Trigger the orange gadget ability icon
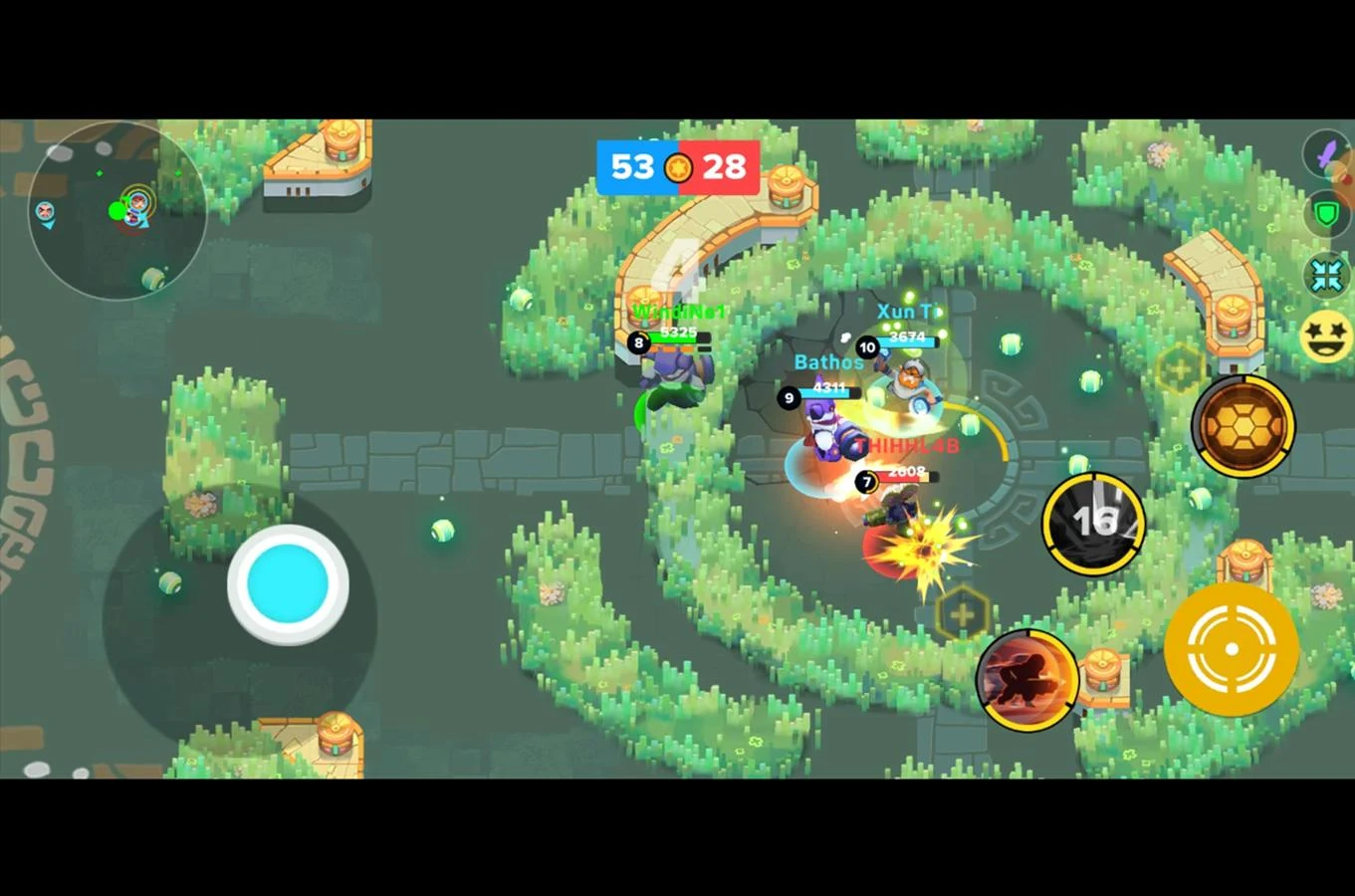 [x=1025, y=681]
